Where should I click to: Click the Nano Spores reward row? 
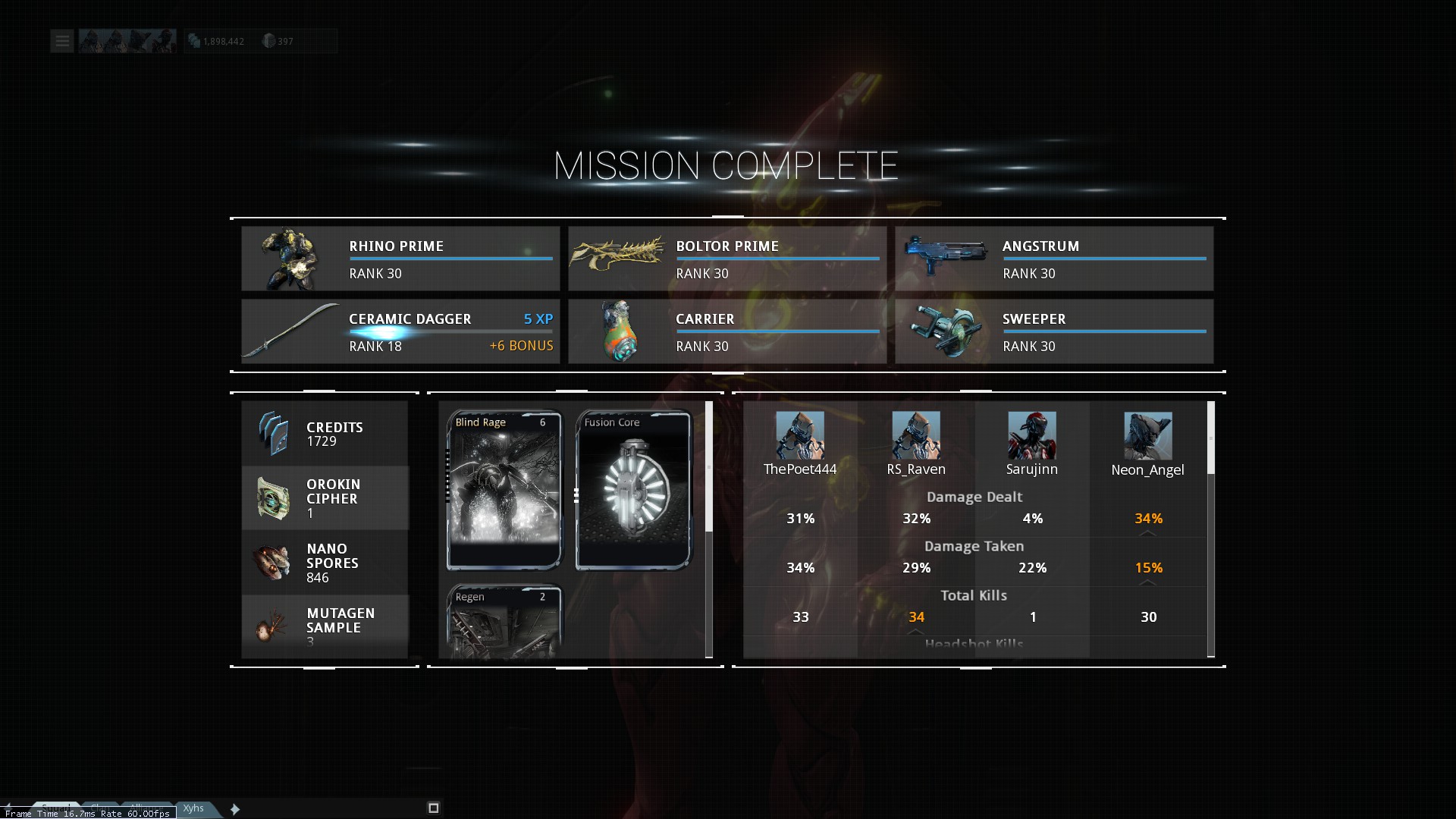click(x=325, y=563)
